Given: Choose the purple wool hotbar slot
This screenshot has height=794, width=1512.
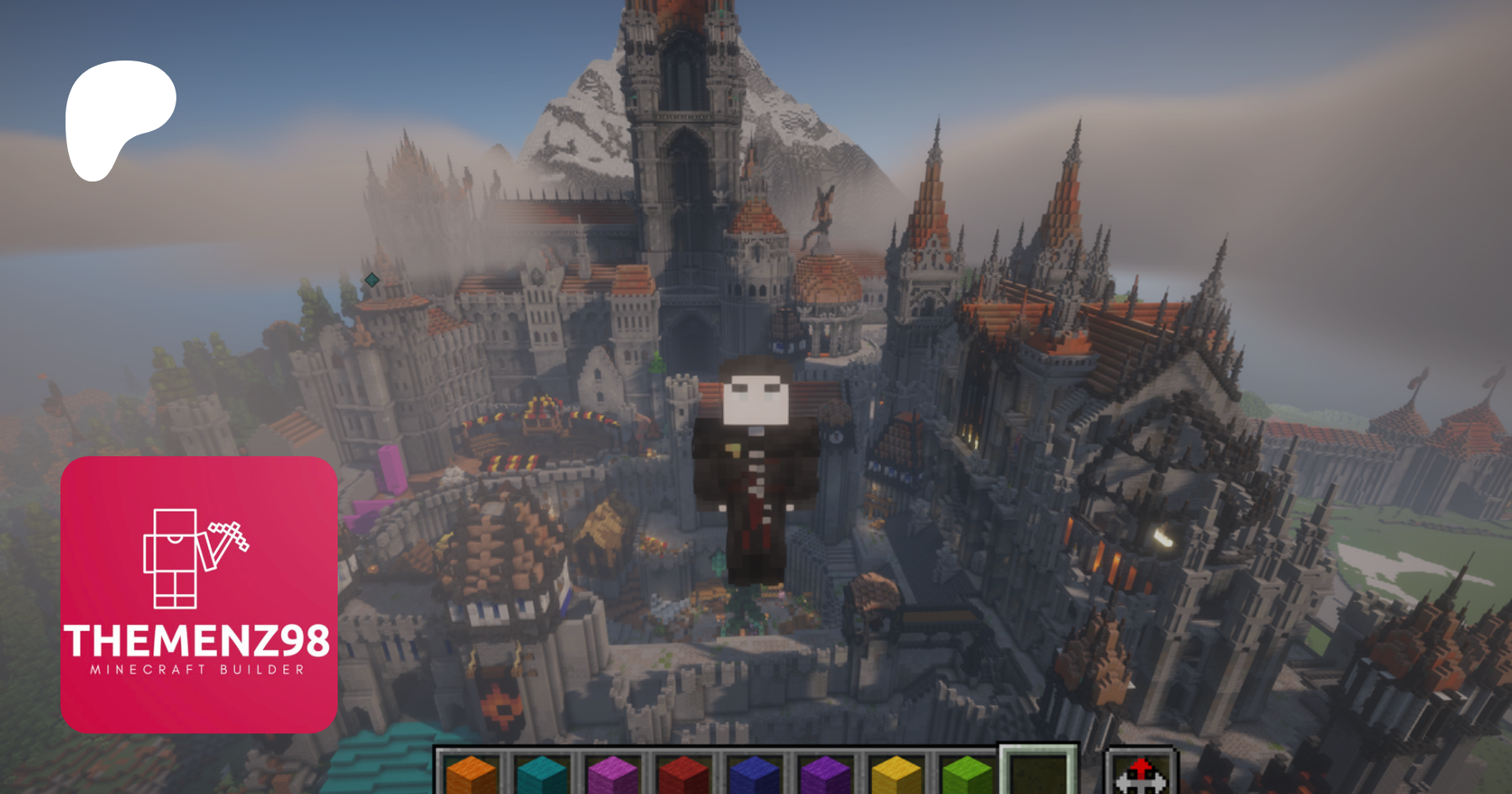Looking at the screenshot, I should pyautogui.click(x=825, y=775).
